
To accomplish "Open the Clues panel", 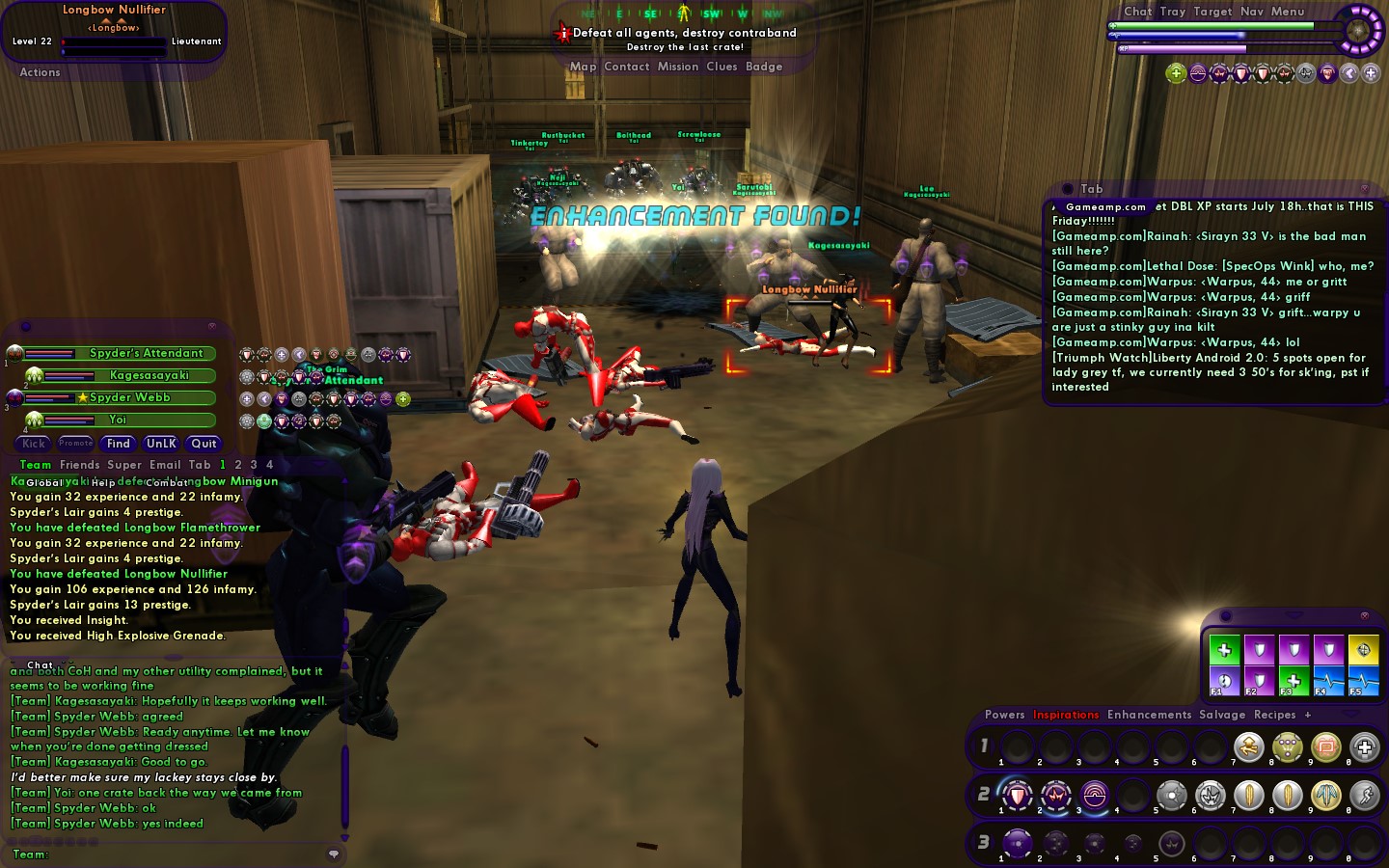I will [722, 67].
